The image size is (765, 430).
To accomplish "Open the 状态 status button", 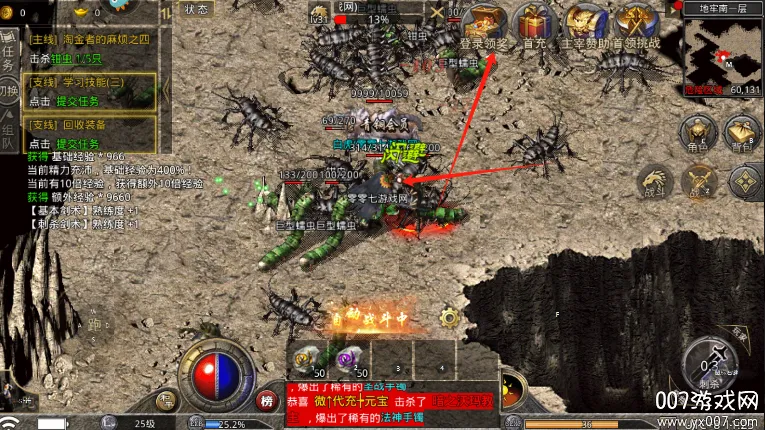I will [196, 8].
